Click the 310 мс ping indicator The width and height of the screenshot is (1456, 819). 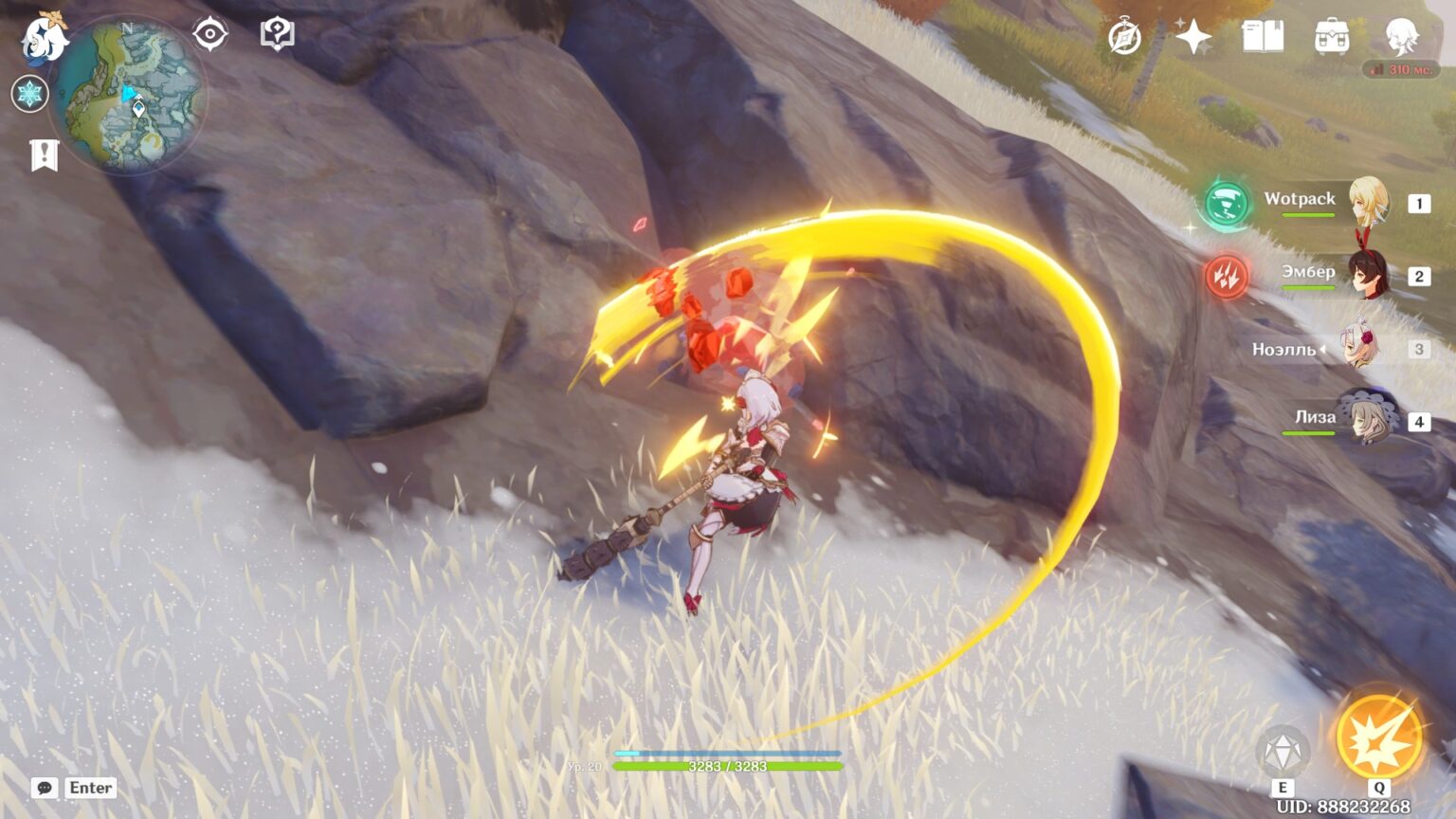tap(1403, 68)
